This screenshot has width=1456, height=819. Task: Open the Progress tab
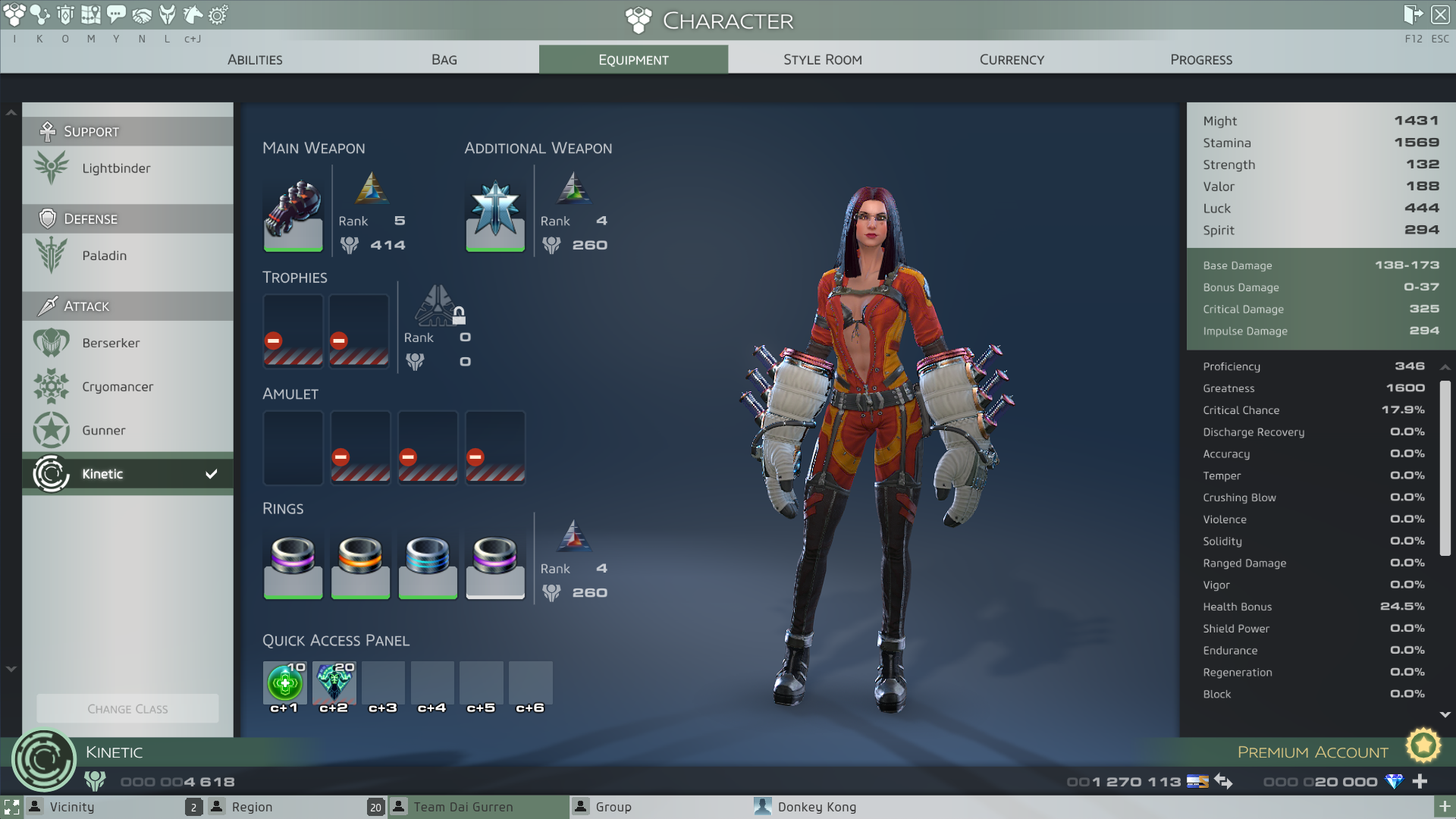click(1200, 59)
